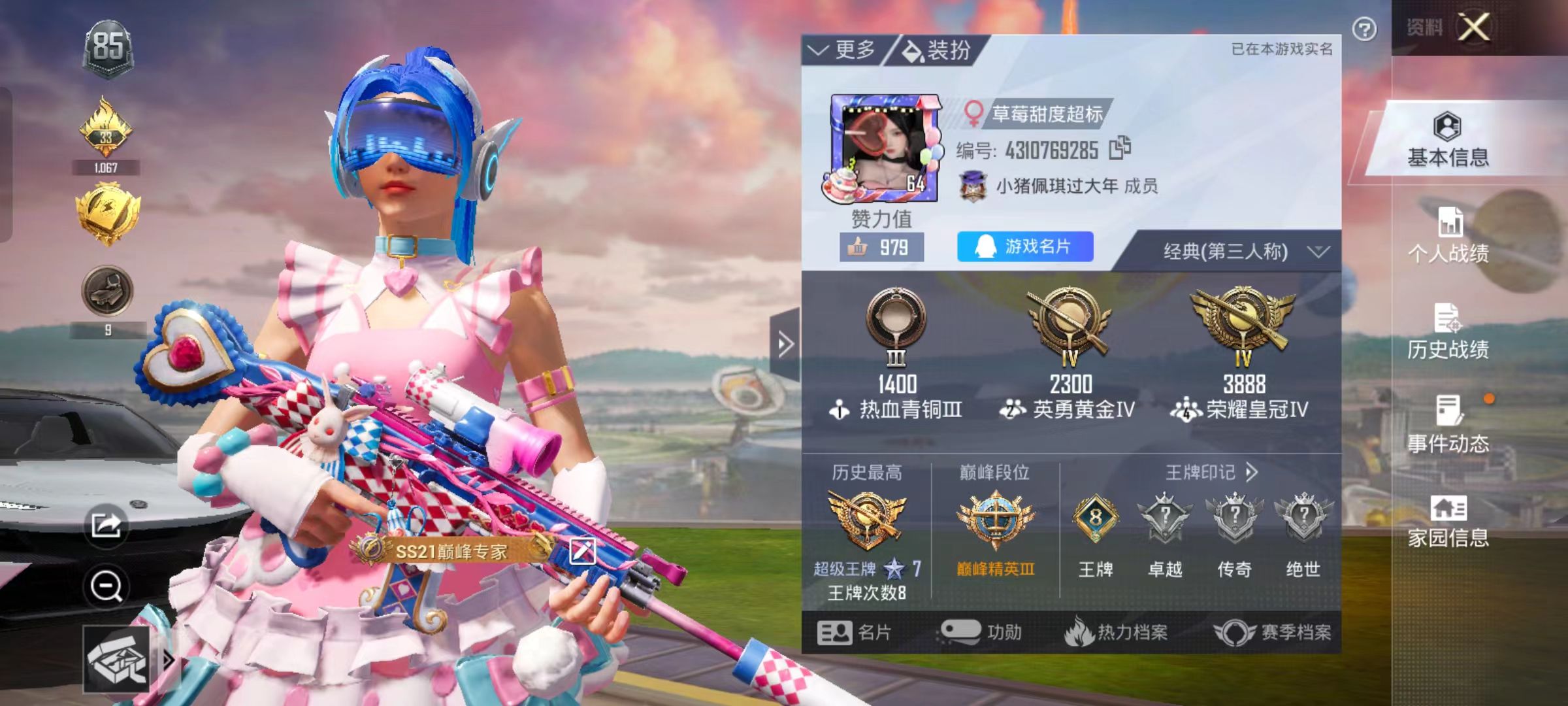This screenshot has height=706, width=1568.
Task: Close the profile panel with the X
Action: 1475,27
